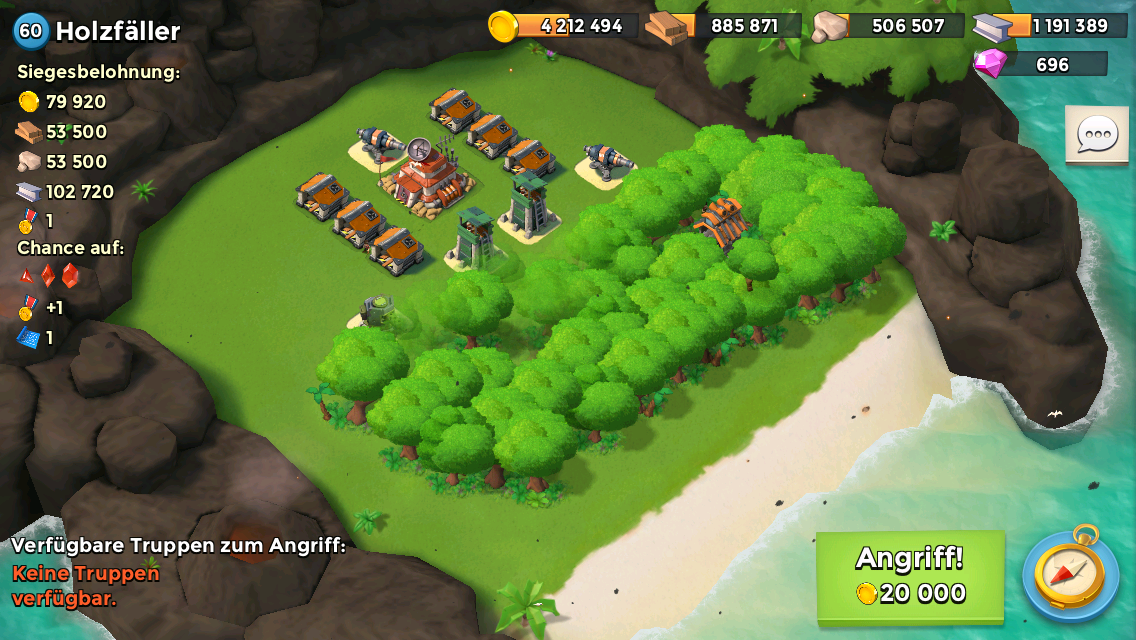1136x640 pixels.
Task: Open the chat speech bubble
Action: coord(1096,134)
